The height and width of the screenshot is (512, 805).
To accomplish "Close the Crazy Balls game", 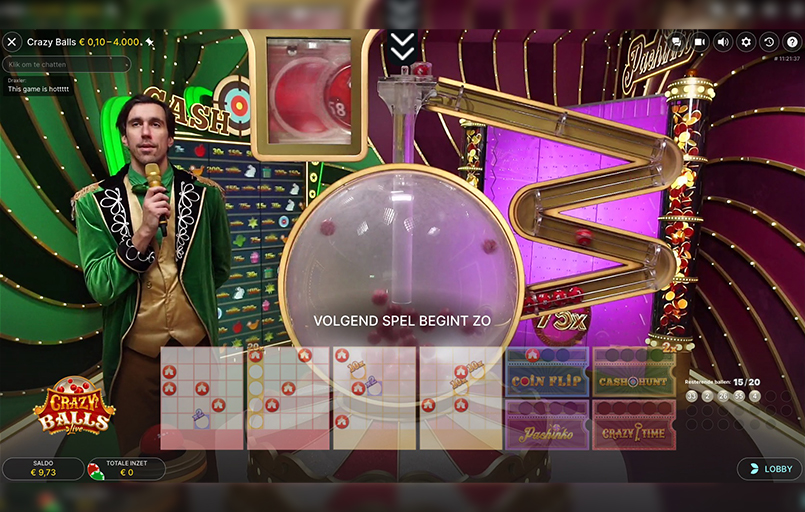I will 12,42.
